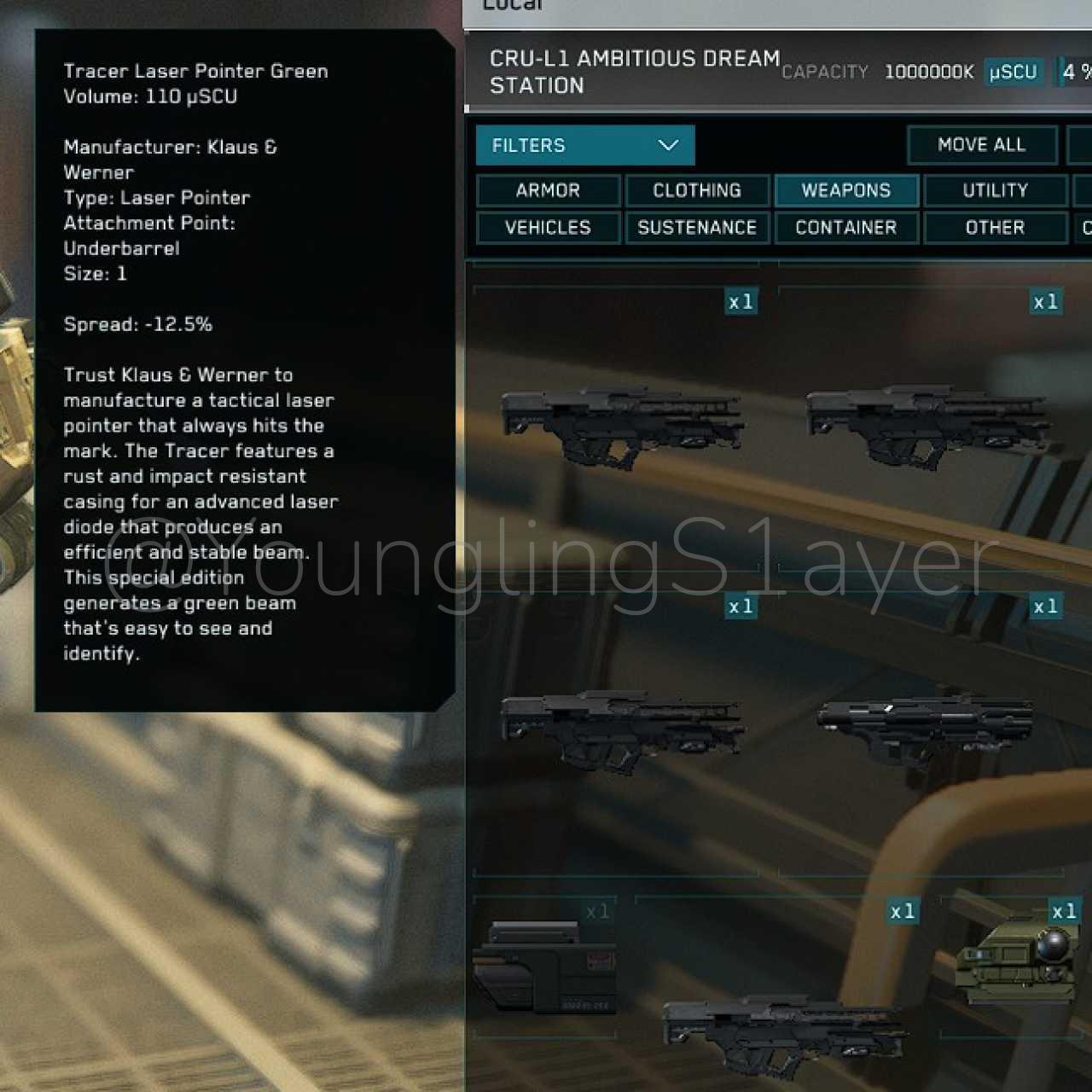The height and width of the screenshot is (1092, 1092).
Task: Select the Clothing filter
Action: pos(697,190)
